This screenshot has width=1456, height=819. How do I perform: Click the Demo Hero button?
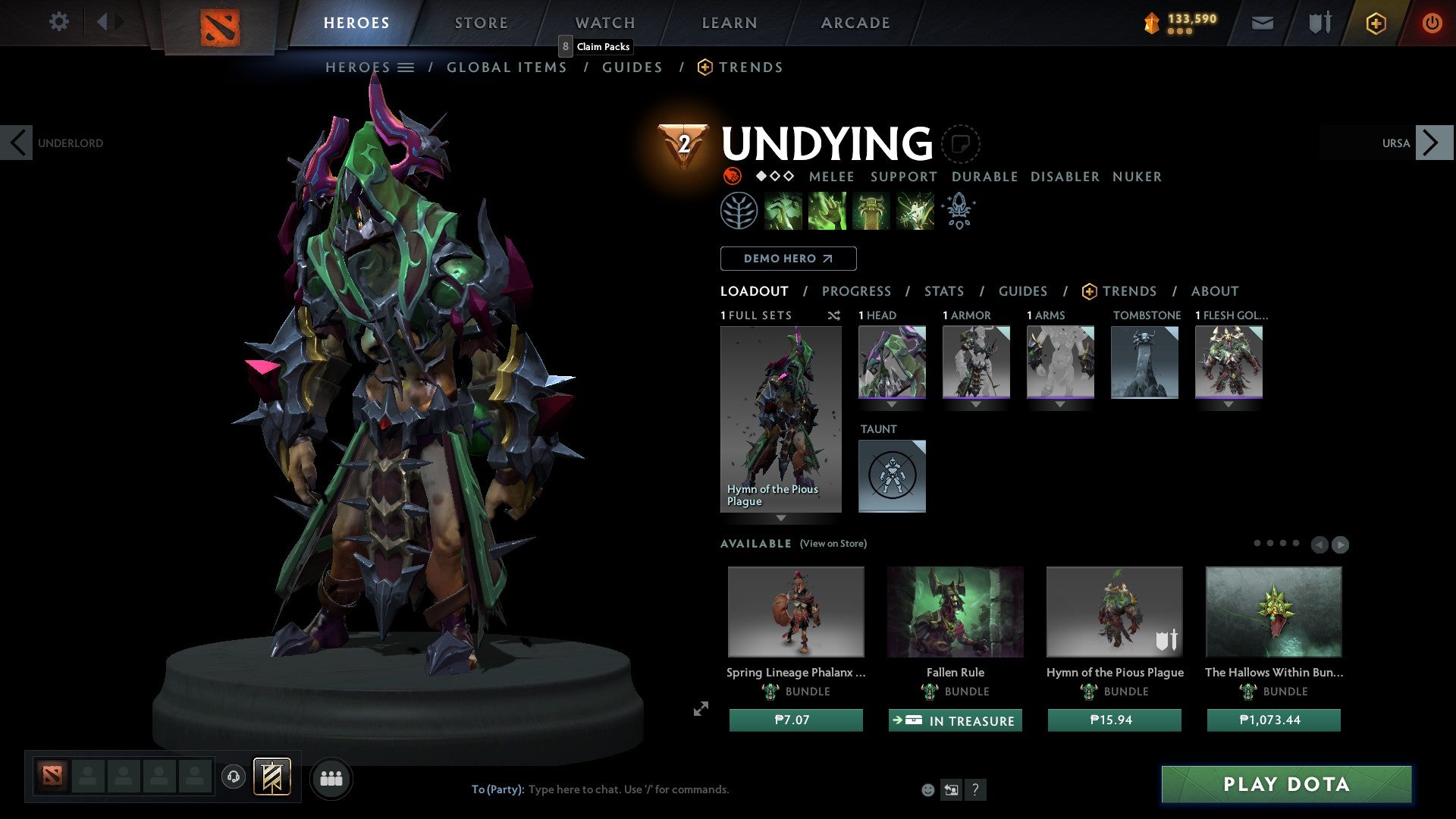click(x=788, y=259)
